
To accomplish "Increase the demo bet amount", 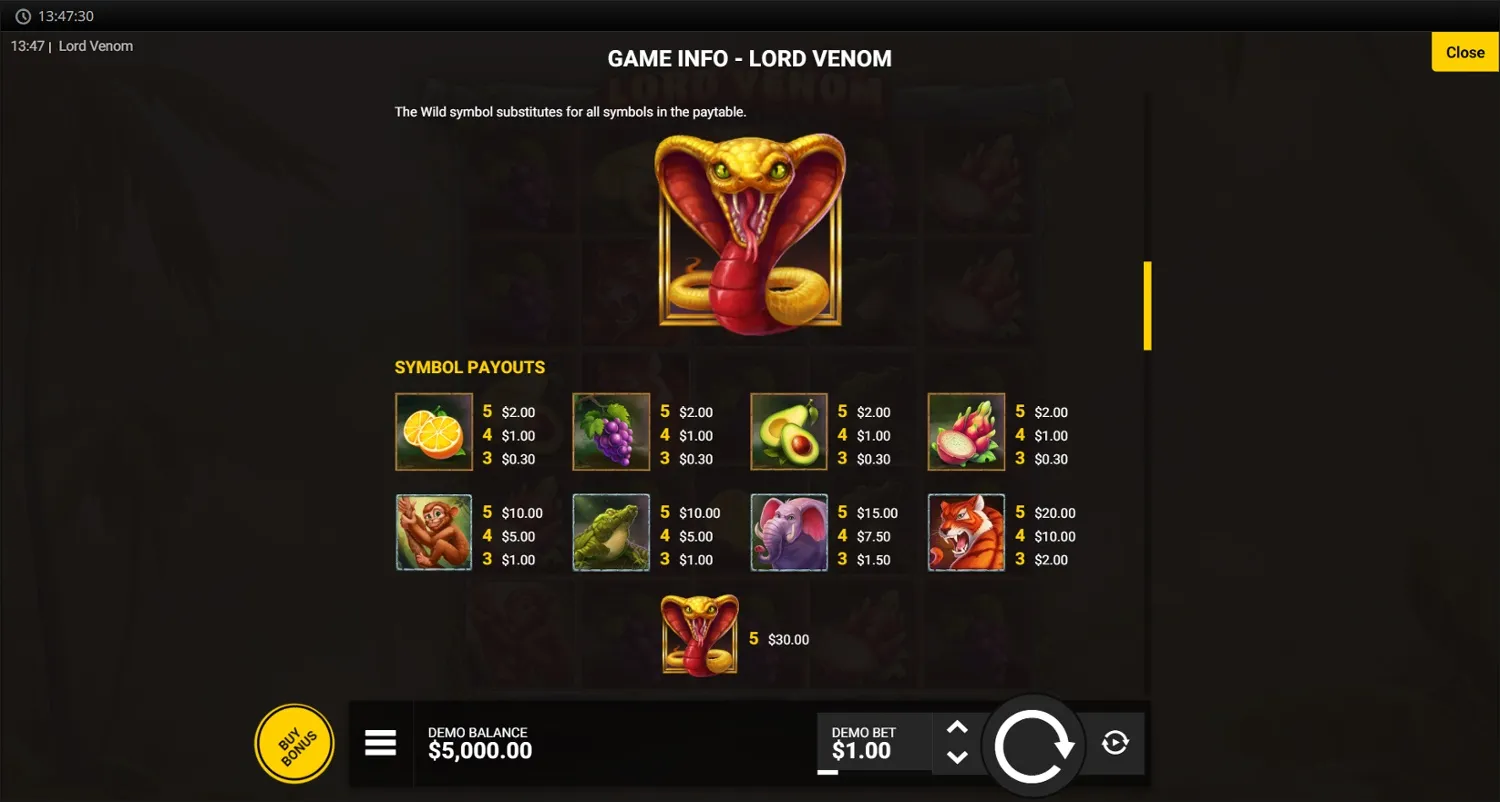I will pos(955,729).
